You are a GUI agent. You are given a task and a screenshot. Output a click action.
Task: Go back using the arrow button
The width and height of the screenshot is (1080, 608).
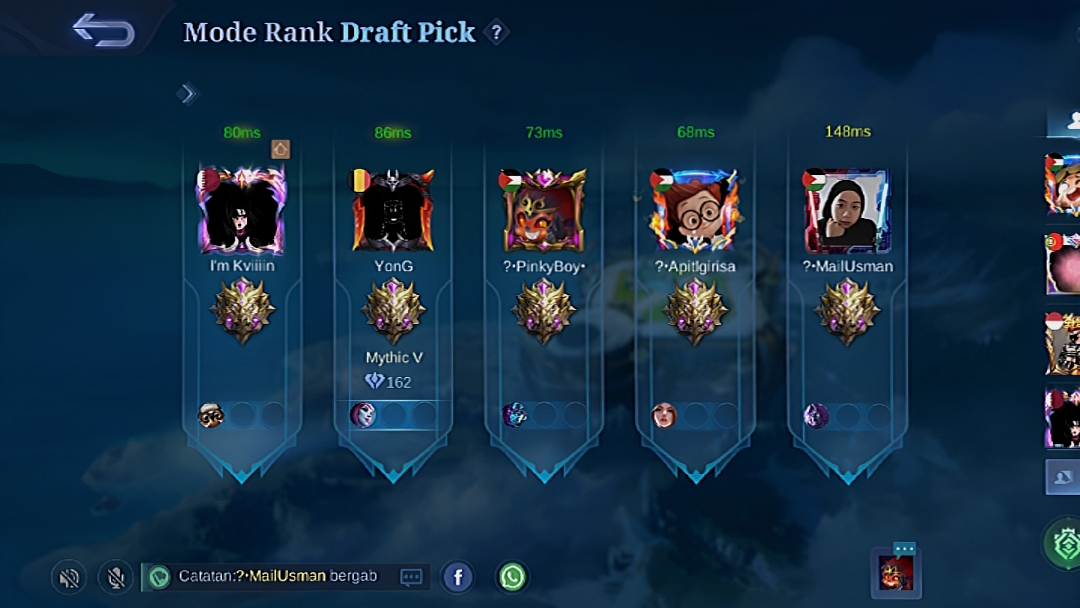click(x=104, y=30)
